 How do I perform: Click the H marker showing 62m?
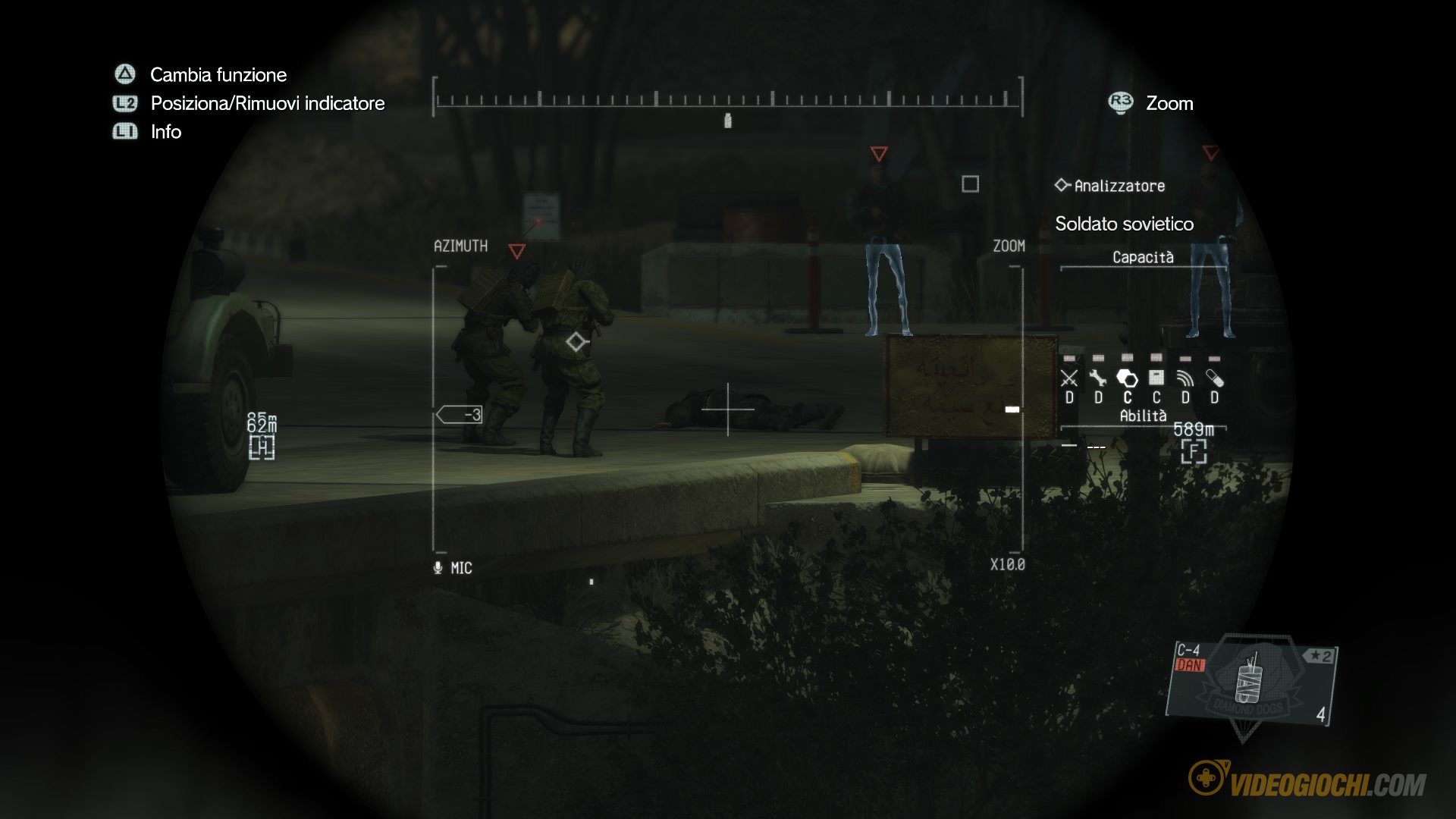(262, 447)
